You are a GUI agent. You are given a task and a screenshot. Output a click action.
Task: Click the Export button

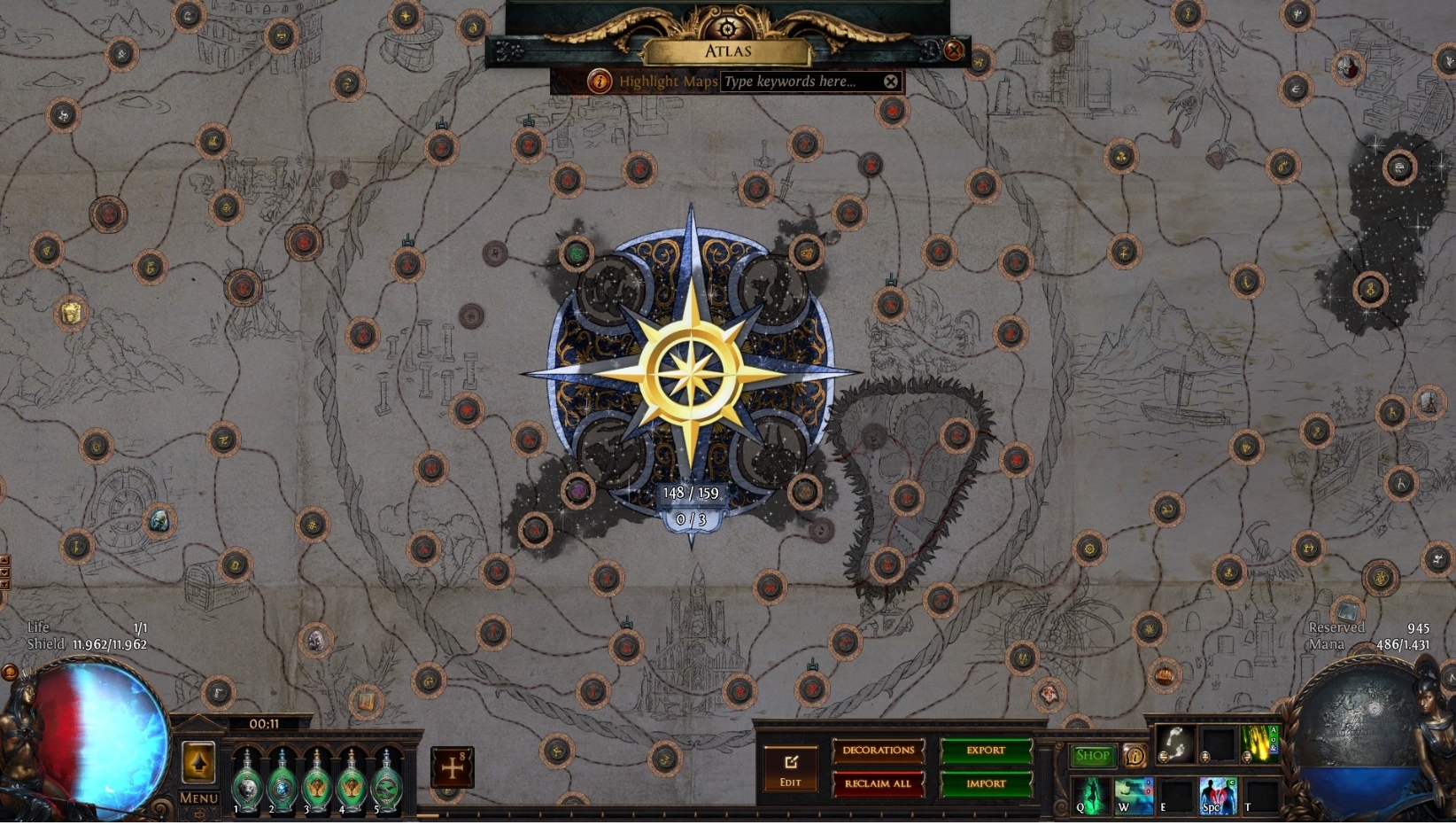point(987,750)
